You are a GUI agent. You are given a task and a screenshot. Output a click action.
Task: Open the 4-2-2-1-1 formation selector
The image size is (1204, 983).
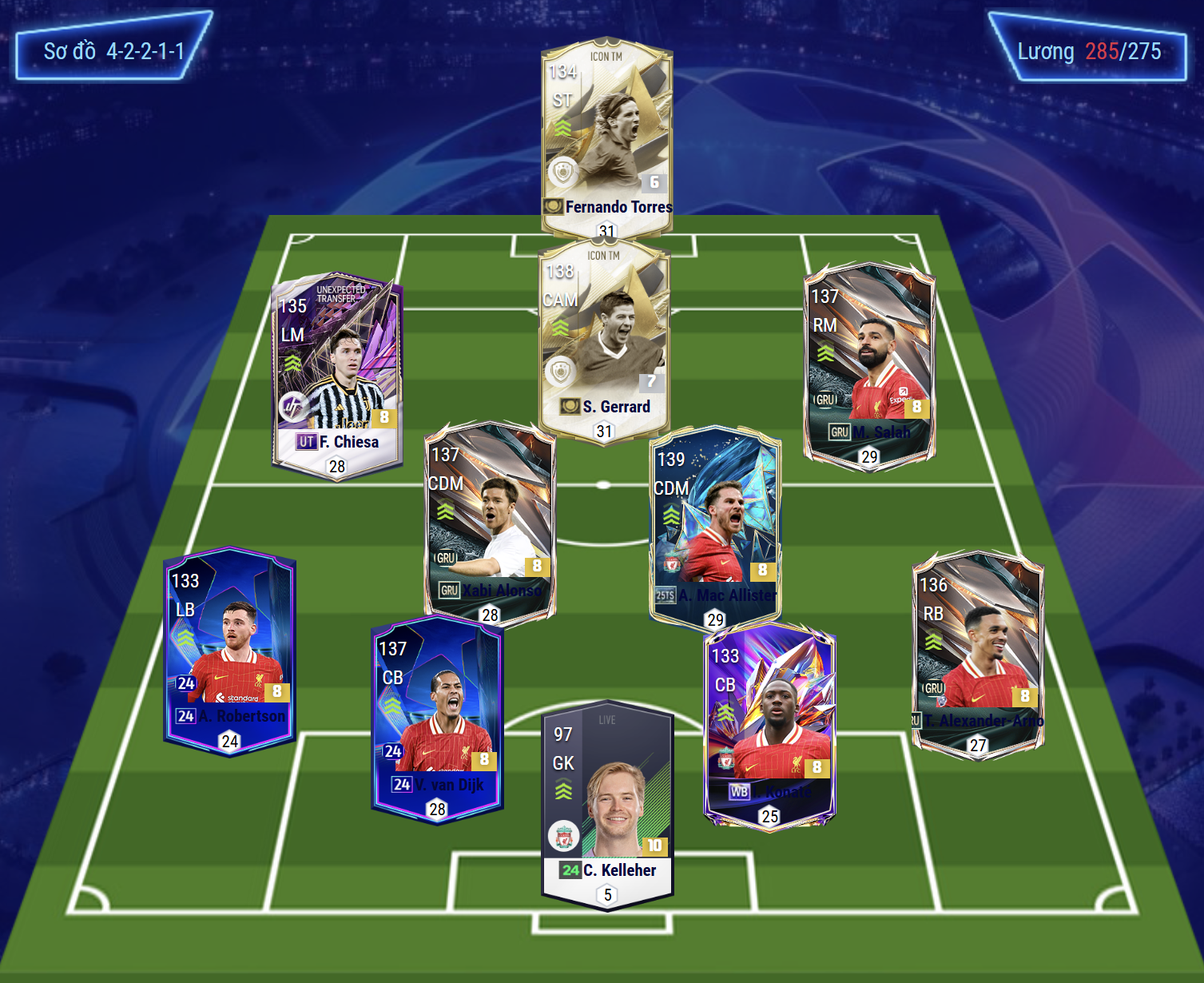click(113, 51)
